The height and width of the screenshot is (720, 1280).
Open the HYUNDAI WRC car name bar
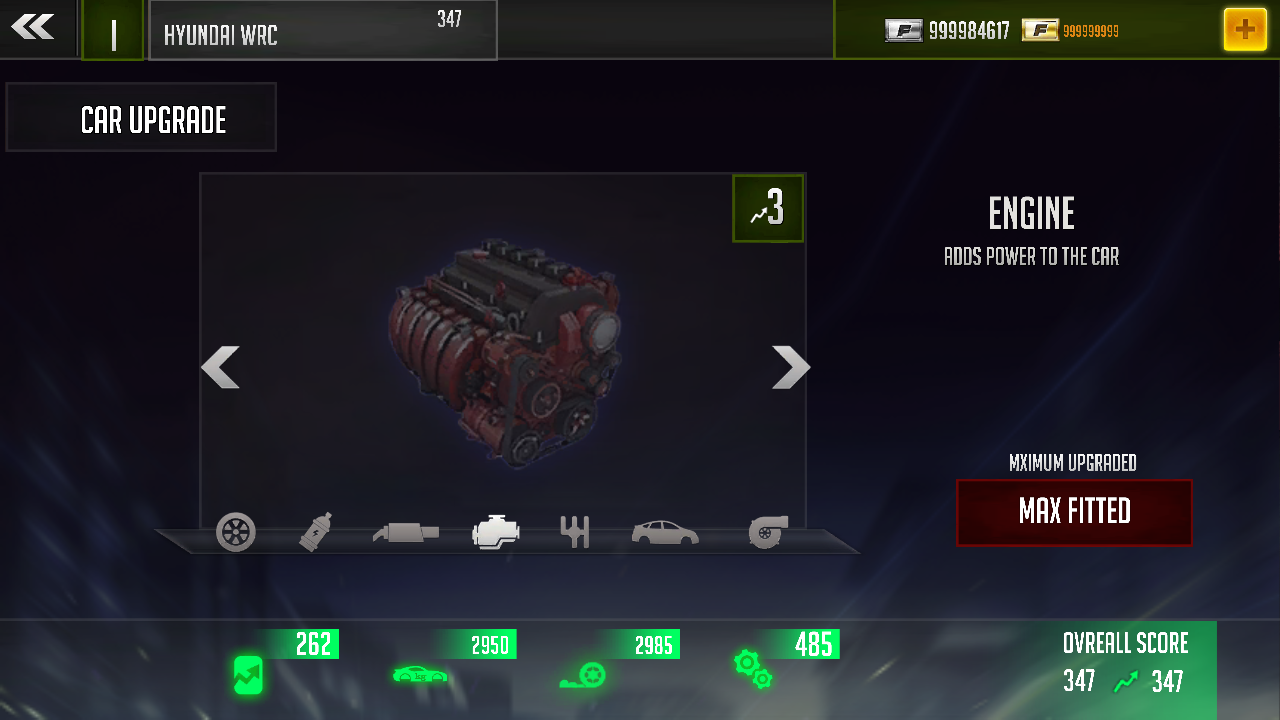[322, 30]
